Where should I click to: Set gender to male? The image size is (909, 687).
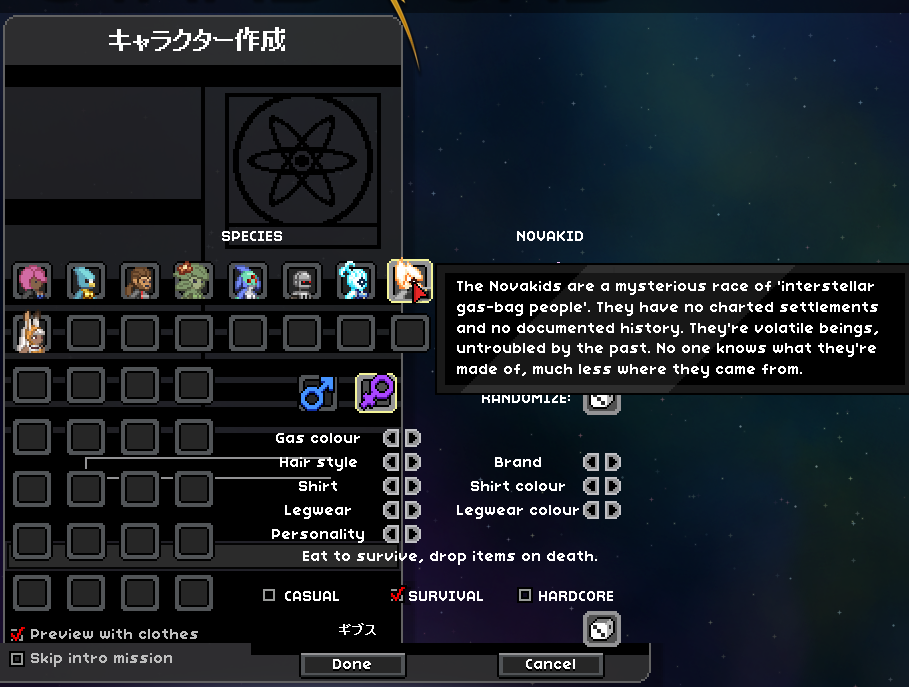point(317,393)
